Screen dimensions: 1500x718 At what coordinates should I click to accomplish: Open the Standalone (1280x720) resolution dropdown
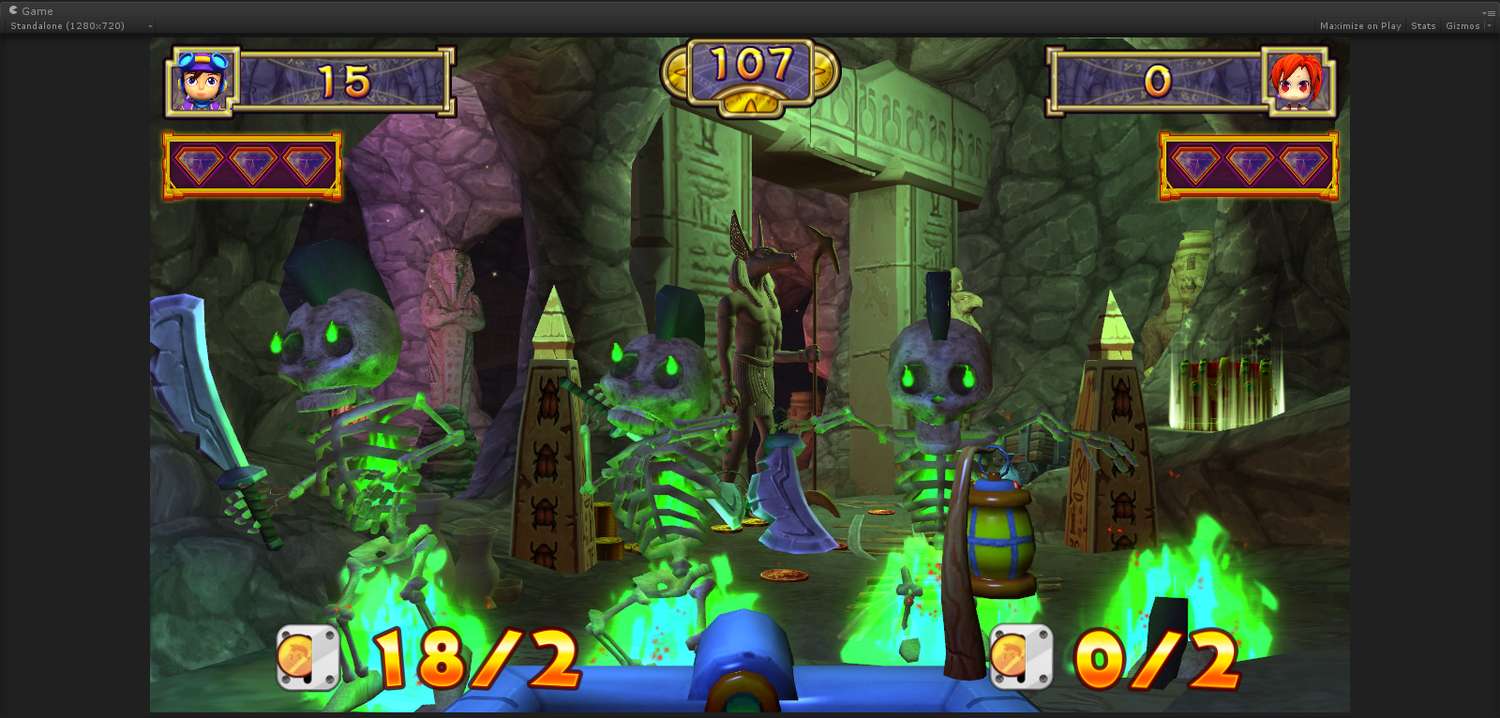(80, 26)
